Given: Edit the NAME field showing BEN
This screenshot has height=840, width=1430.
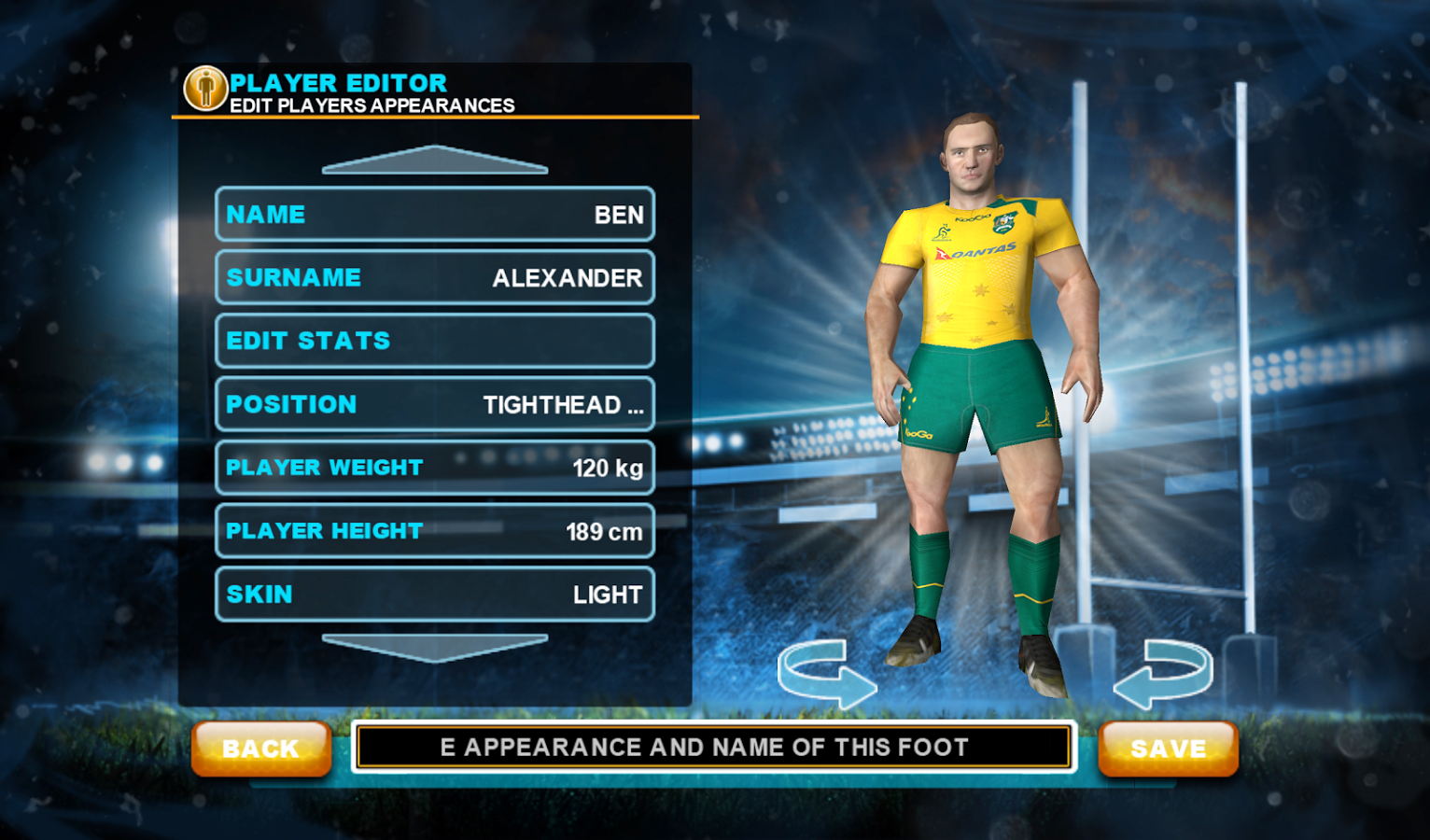Looking at the screenshot, I should [435, 215].
